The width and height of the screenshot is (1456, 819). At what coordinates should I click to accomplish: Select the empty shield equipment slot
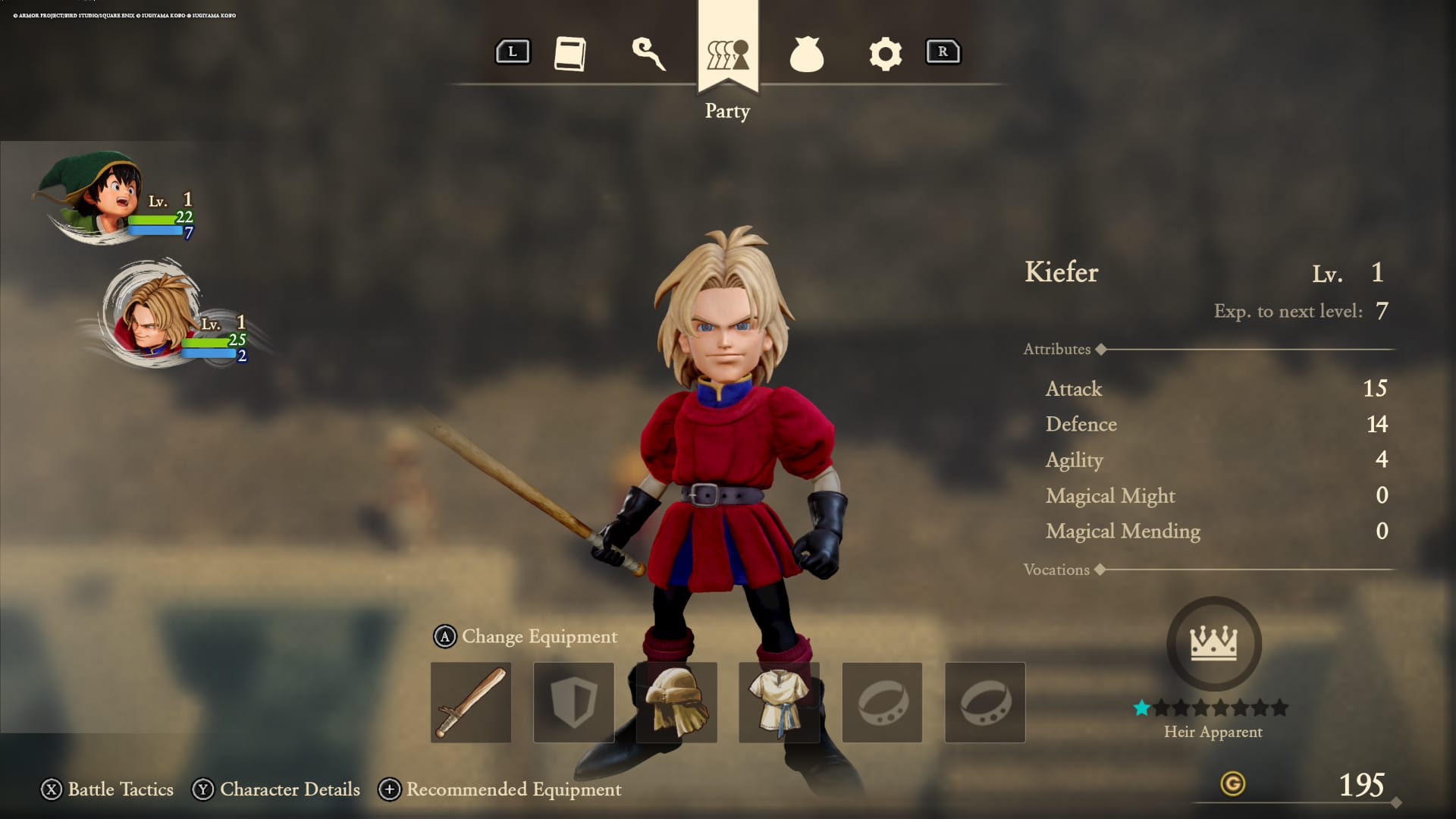click(x=573, y=701)
